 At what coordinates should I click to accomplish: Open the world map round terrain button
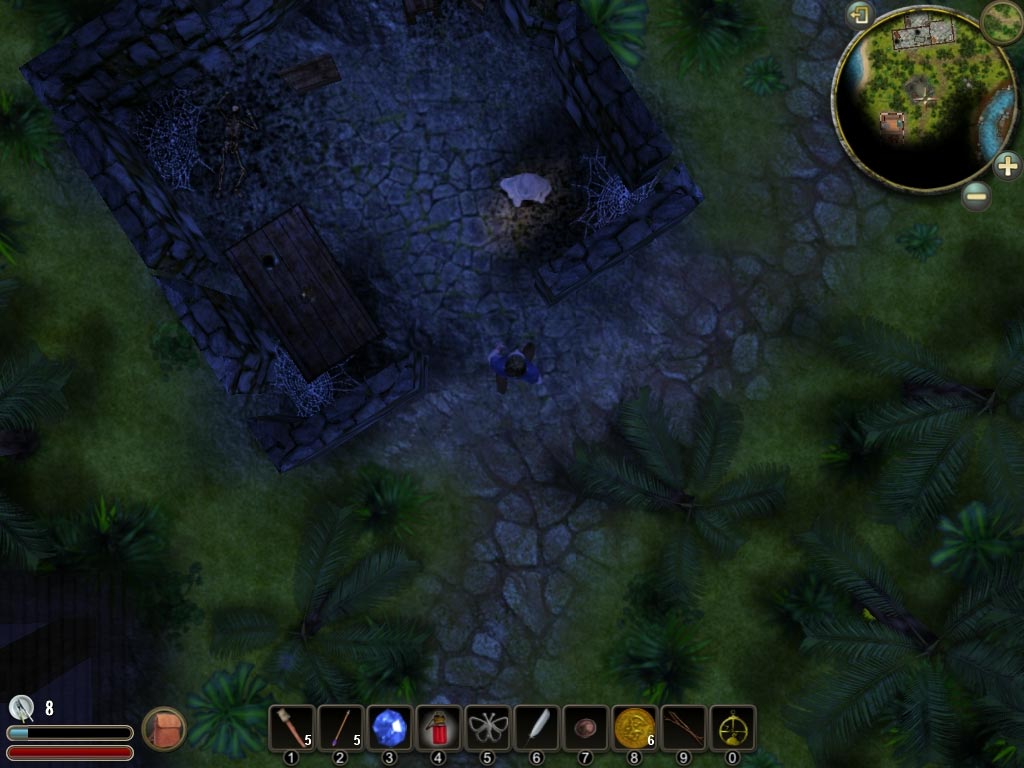pyautogui.click(x=1001, y=22)
